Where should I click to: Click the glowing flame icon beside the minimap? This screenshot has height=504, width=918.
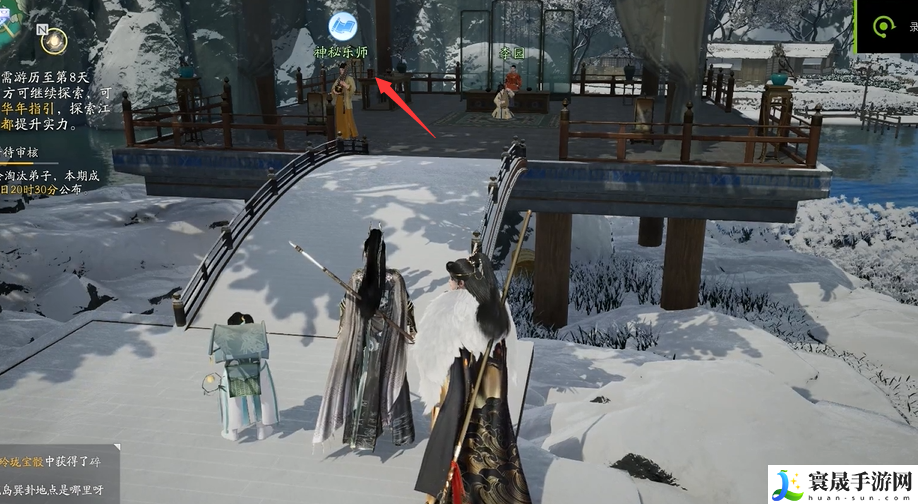[x=55, y=41]
